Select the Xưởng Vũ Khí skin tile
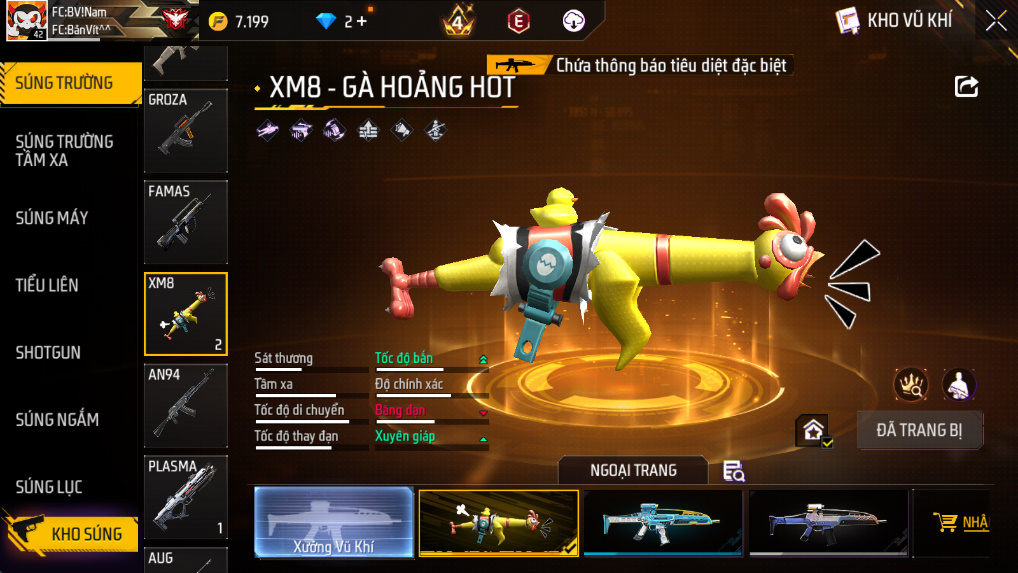 tap(333, 521)
